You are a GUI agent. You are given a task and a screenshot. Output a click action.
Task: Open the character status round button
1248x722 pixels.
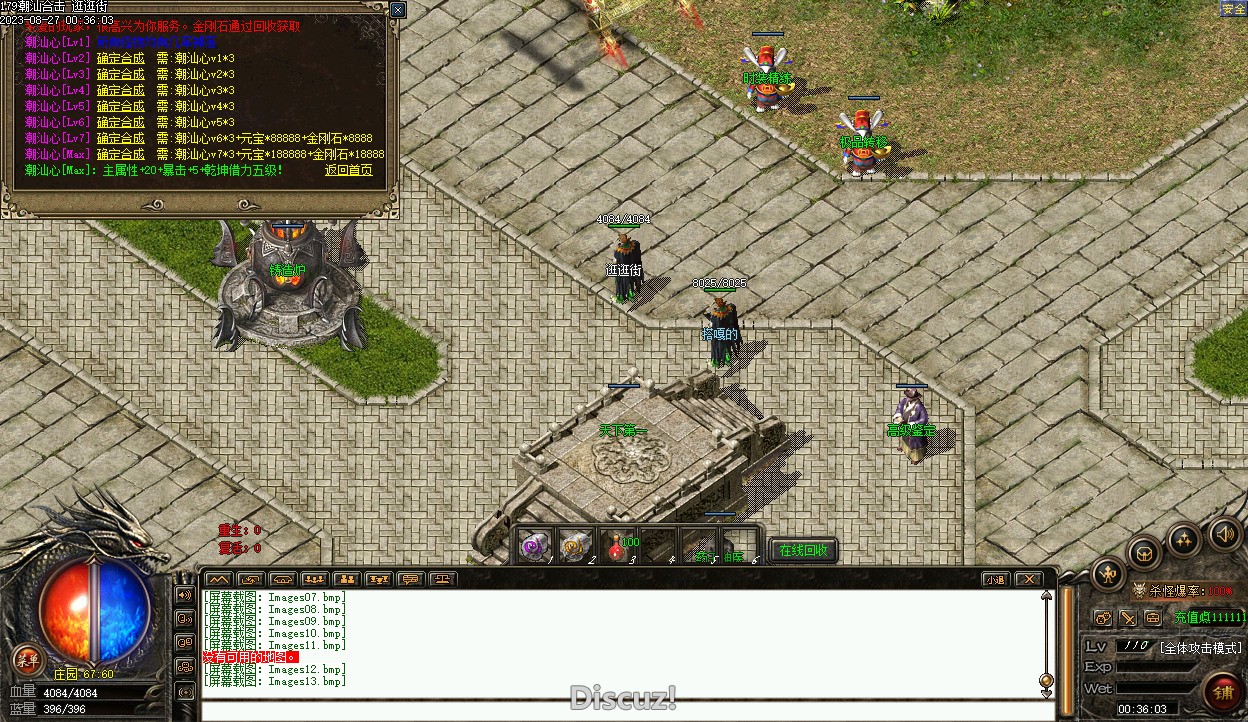pos(1109,573)
